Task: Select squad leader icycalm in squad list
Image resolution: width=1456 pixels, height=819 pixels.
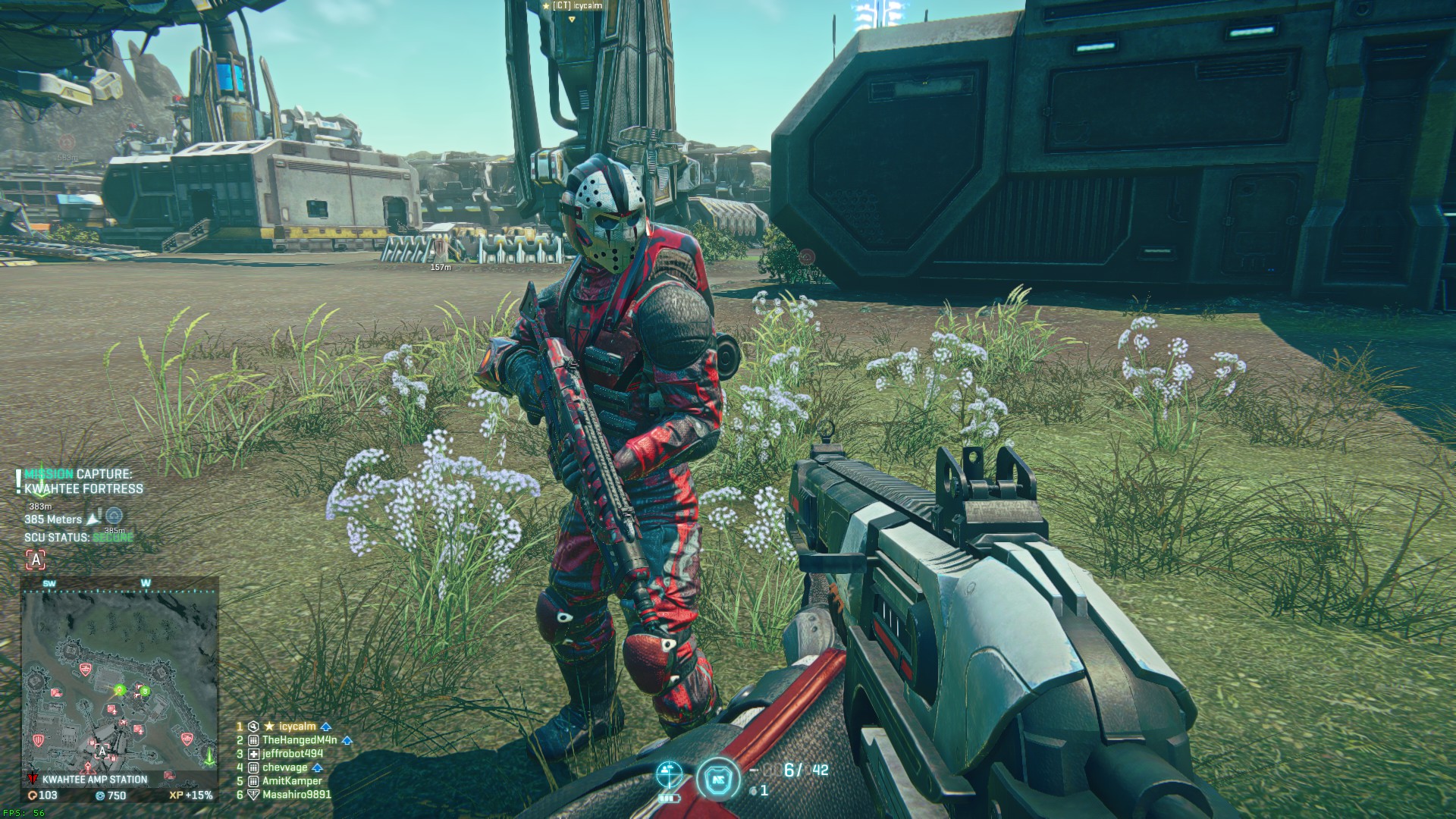Action: pyautogui.click(x=297, y=726)
